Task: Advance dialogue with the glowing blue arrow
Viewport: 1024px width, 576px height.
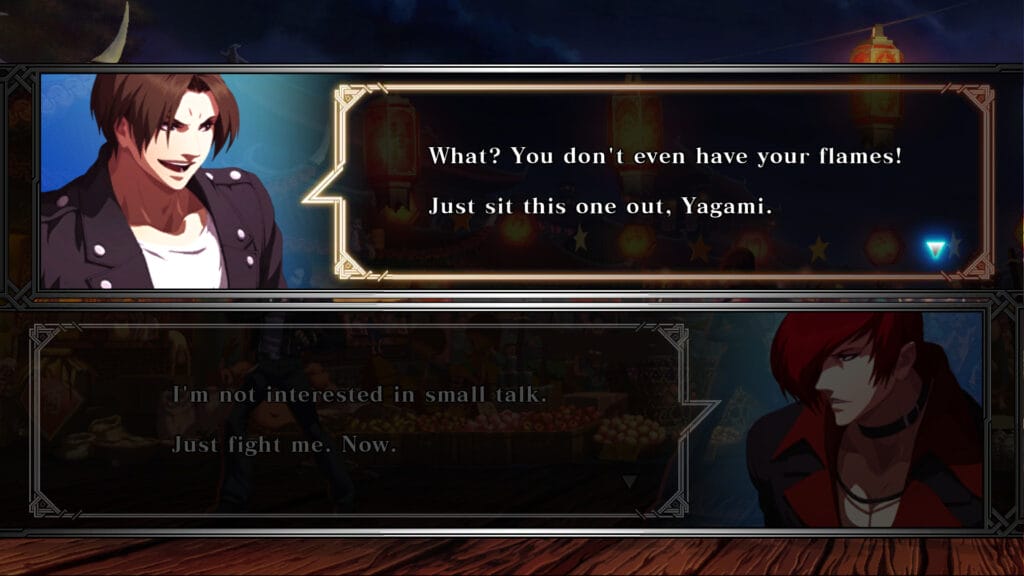Action: [x=935, y=249]
